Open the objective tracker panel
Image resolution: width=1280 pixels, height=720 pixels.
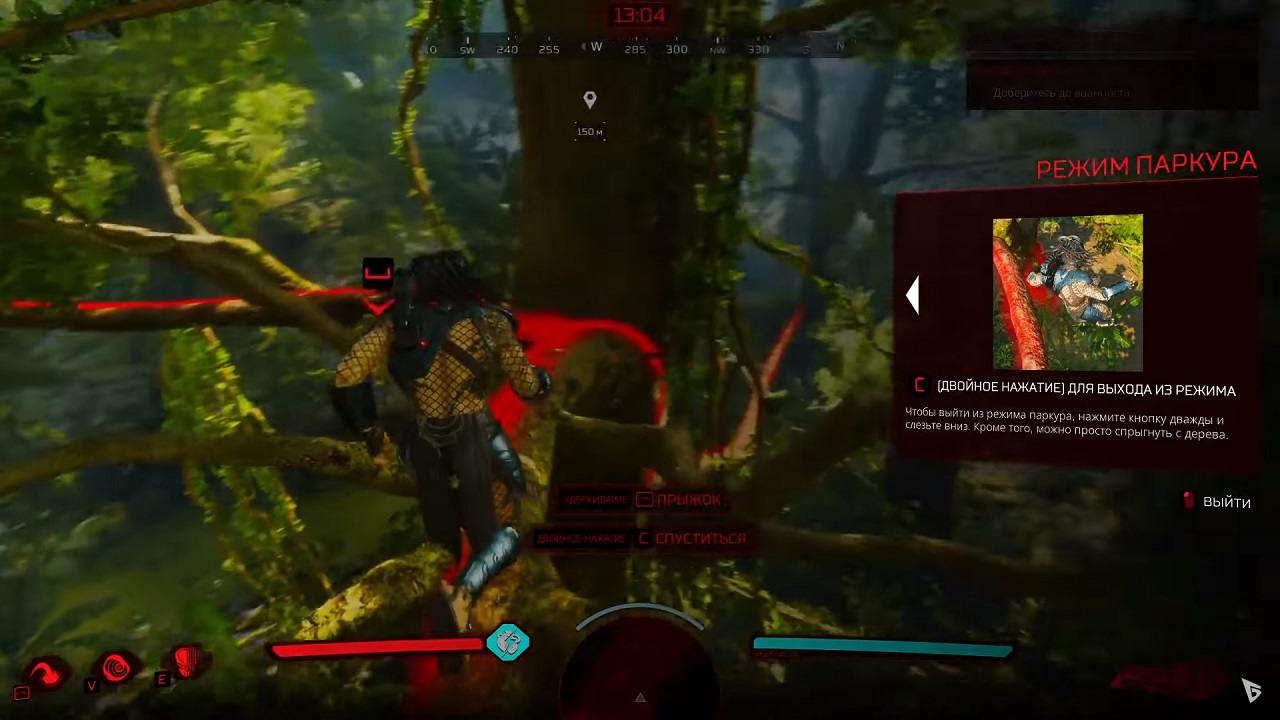tap(1110, 75)
